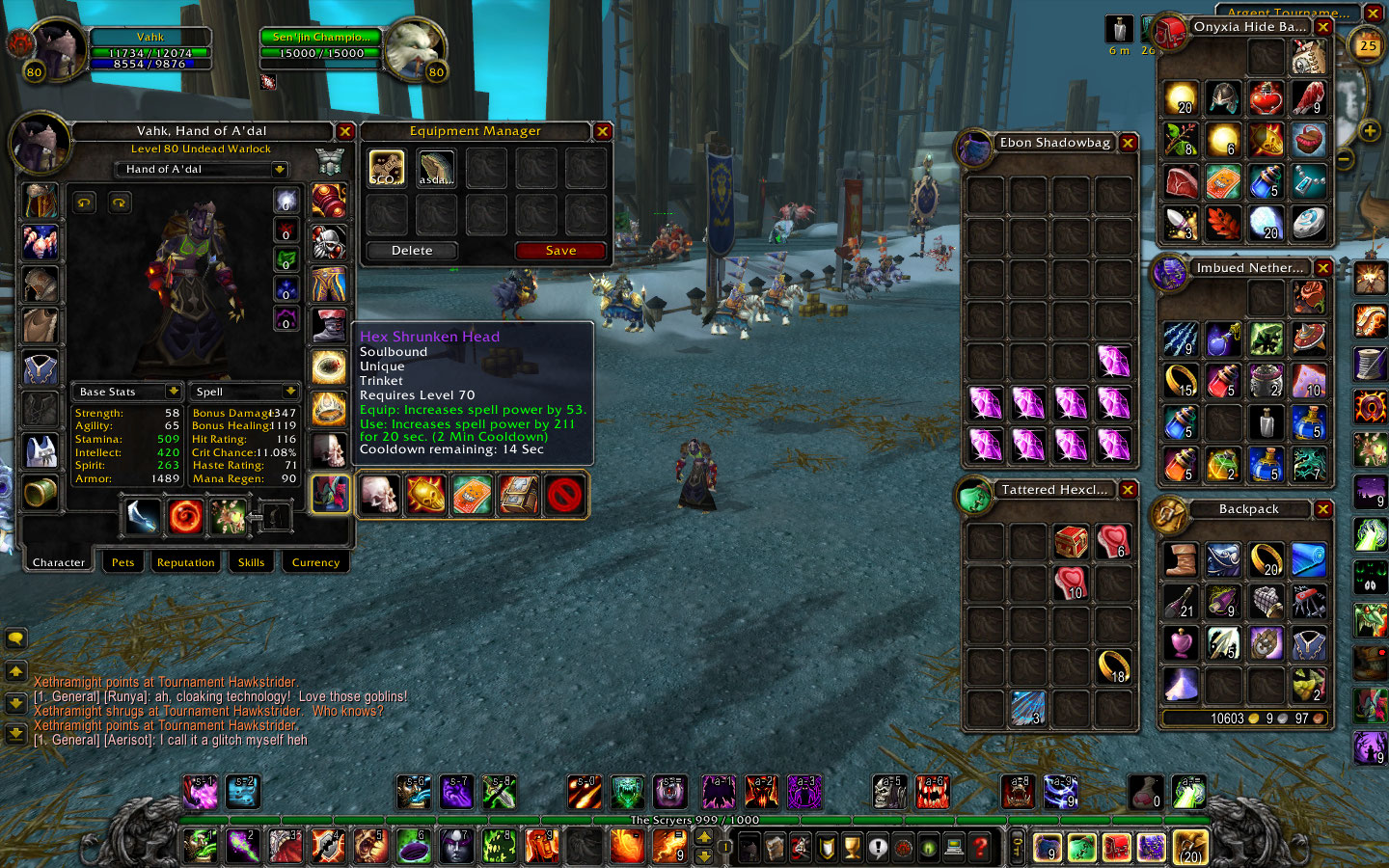Close the character sheet window
The image size is (1389, 868).
345,131
